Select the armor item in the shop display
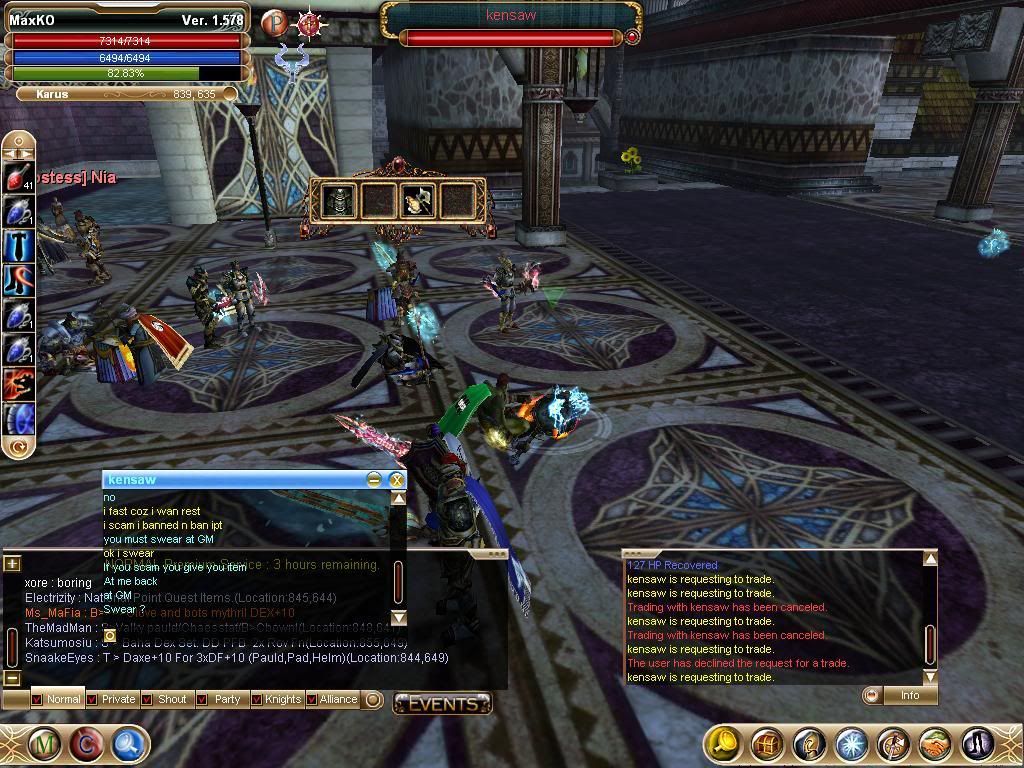1024x768 pixels. click(x=340, y=201)
